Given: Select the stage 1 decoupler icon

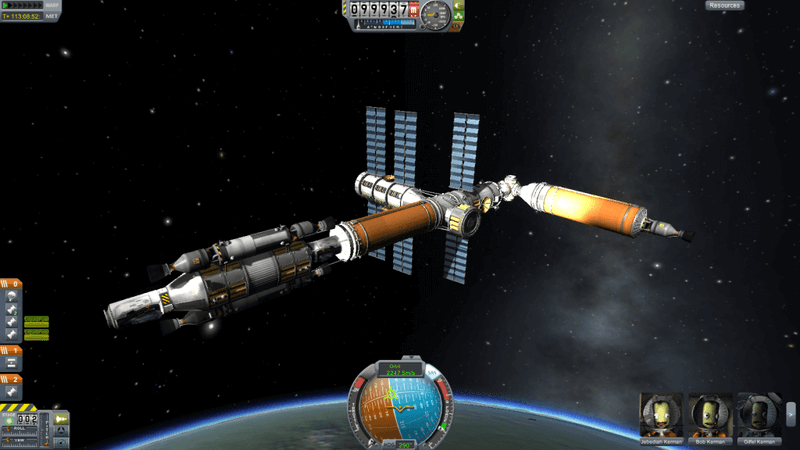Looking at the screenshot, I should tap(11, 364).
